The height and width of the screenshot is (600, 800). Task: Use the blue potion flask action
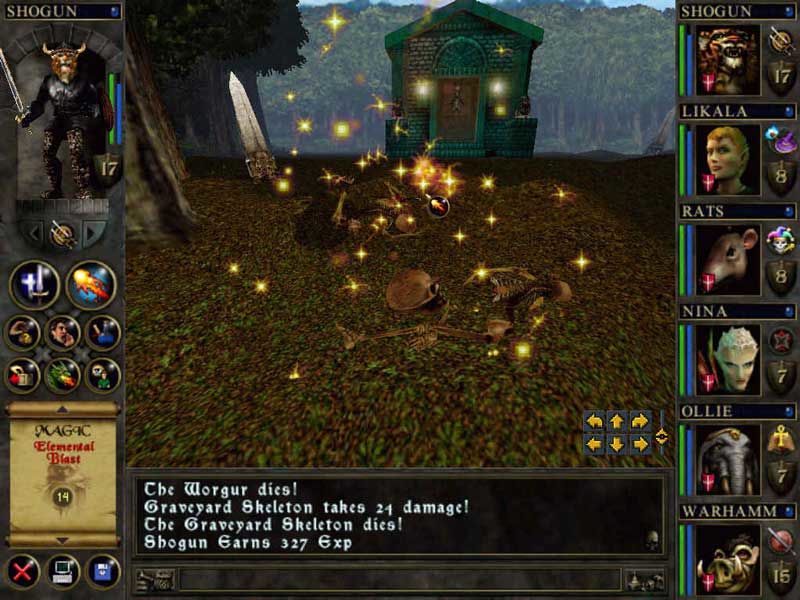pyautogui.click(x=103, y=332)
